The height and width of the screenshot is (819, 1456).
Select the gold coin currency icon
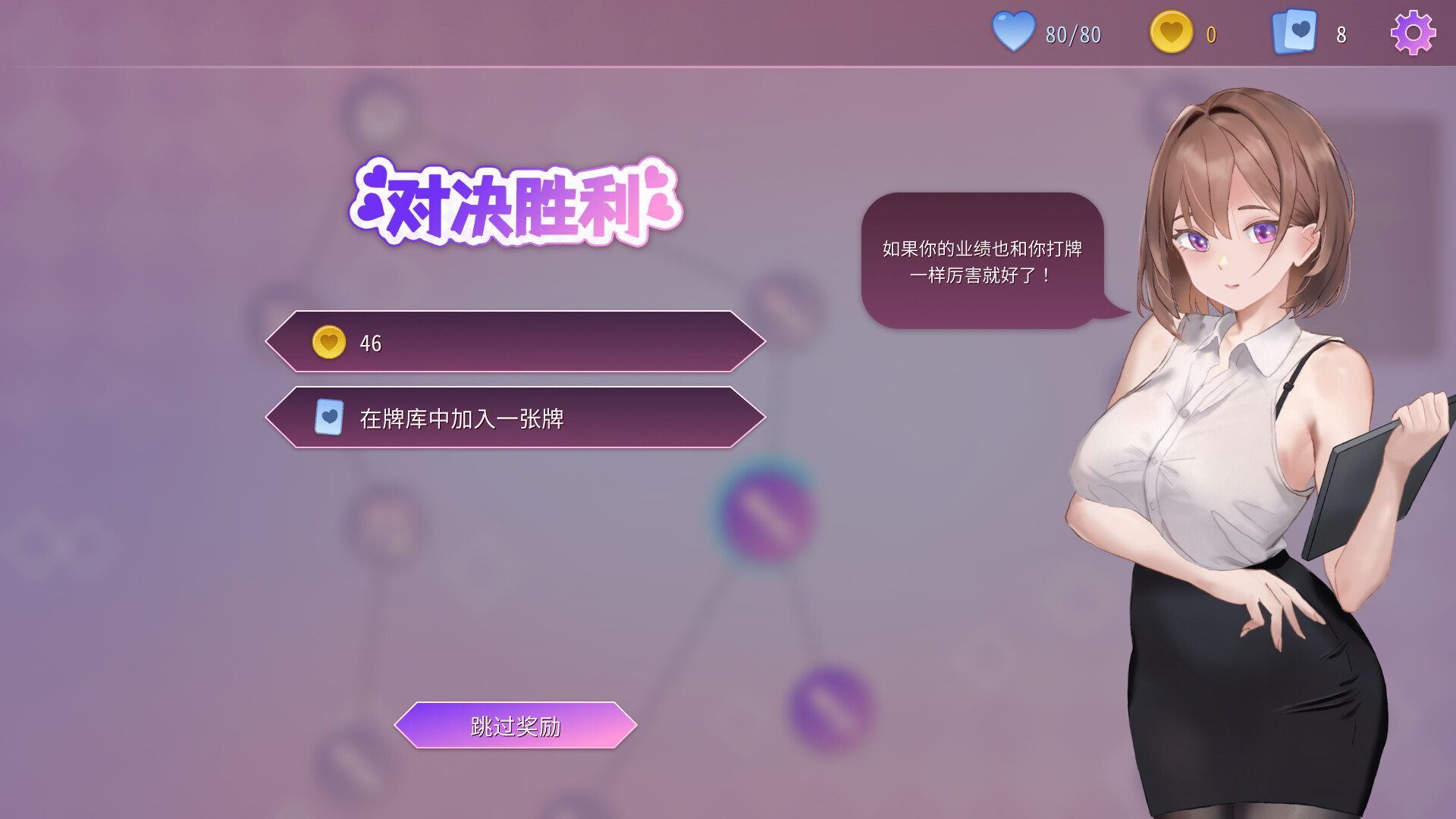pos(1171,32)
